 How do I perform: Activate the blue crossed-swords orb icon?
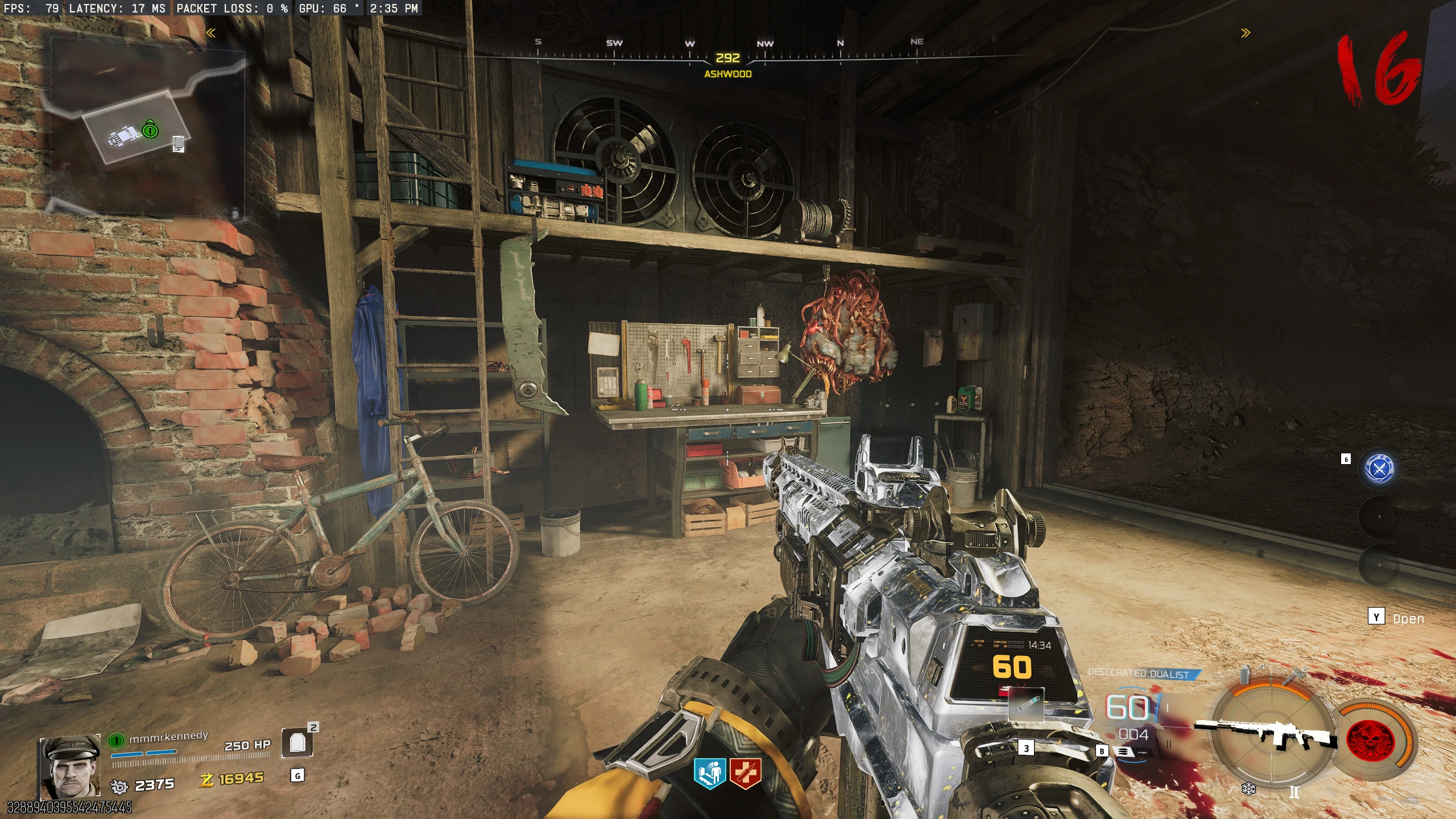point(1379,469)
